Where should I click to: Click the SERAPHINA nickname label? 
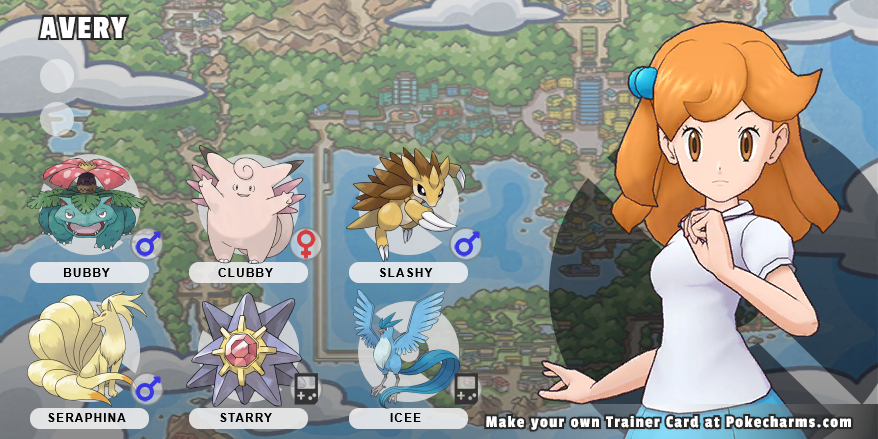[89, 418]
